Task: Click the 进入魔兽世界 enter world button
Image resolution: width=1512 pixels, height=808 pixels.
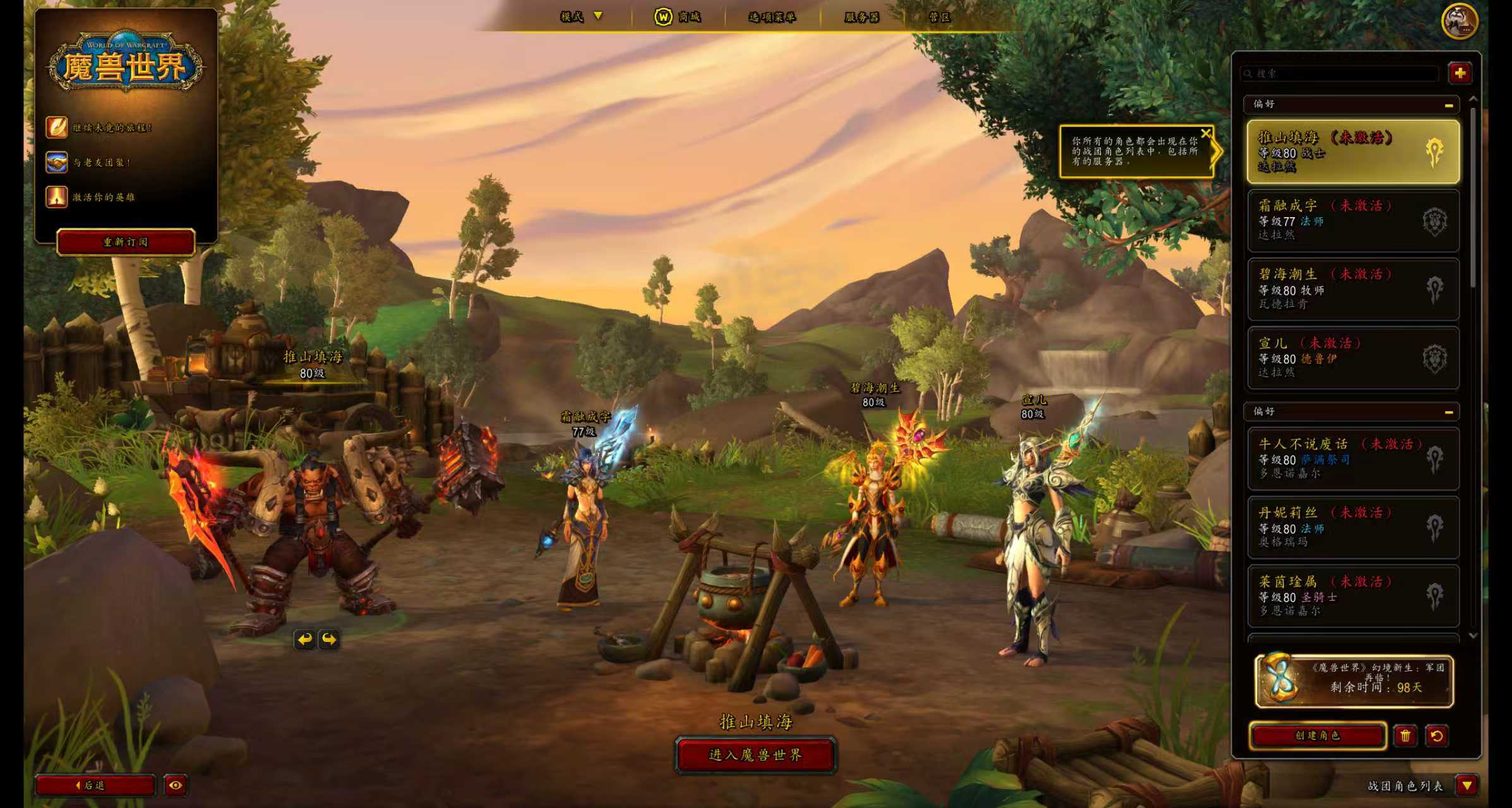Action: [755, 755]
